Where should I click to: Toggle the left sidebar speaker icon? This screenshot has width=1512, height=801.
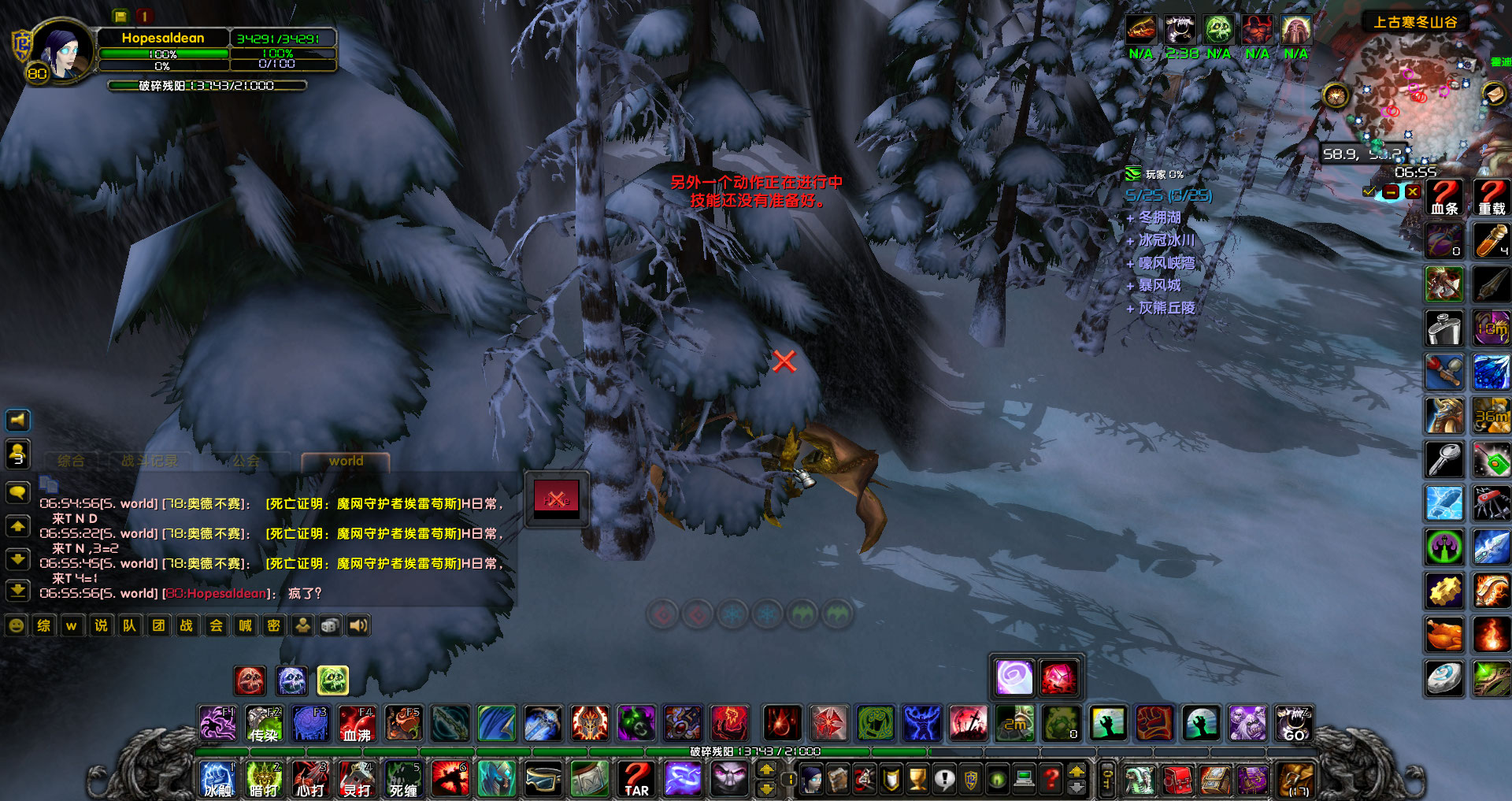pyautogui.click(x=17, y=420)
